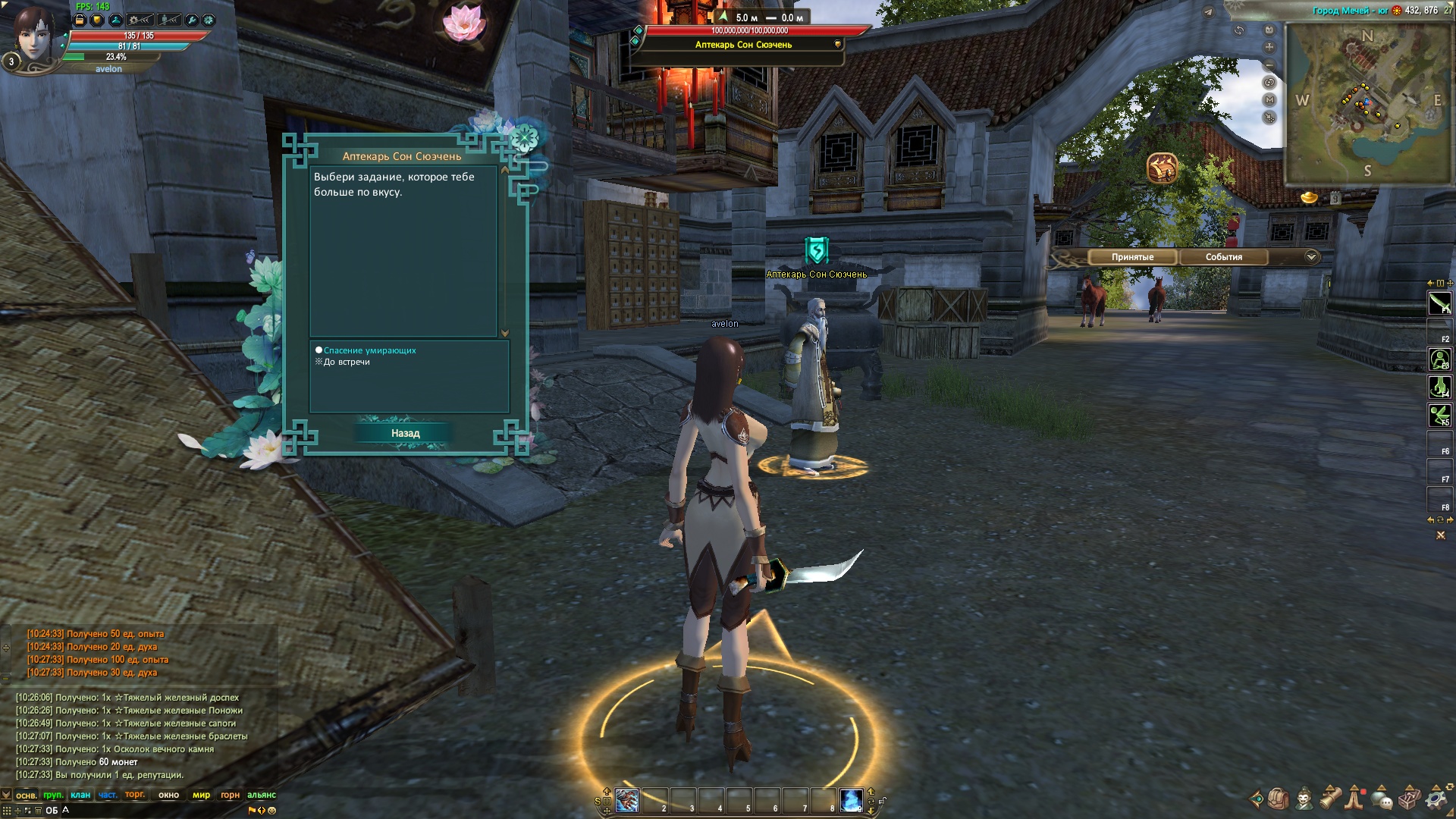Zoom out the minimap with the minus button
The width and height of the screenshot is (1456, 819).
coord(1269,64)
